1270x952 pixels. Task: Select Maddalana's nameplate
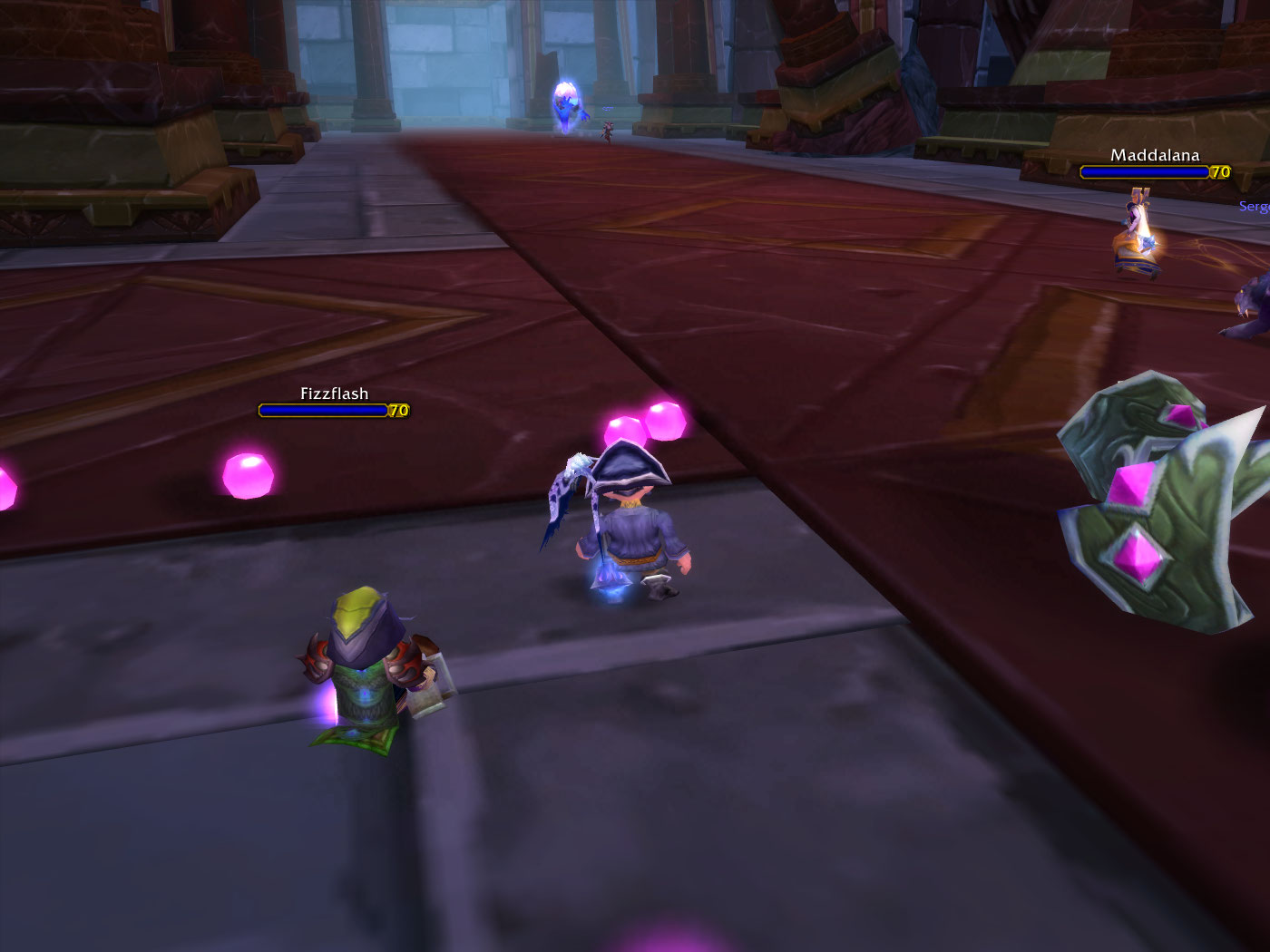point(1145,171)
